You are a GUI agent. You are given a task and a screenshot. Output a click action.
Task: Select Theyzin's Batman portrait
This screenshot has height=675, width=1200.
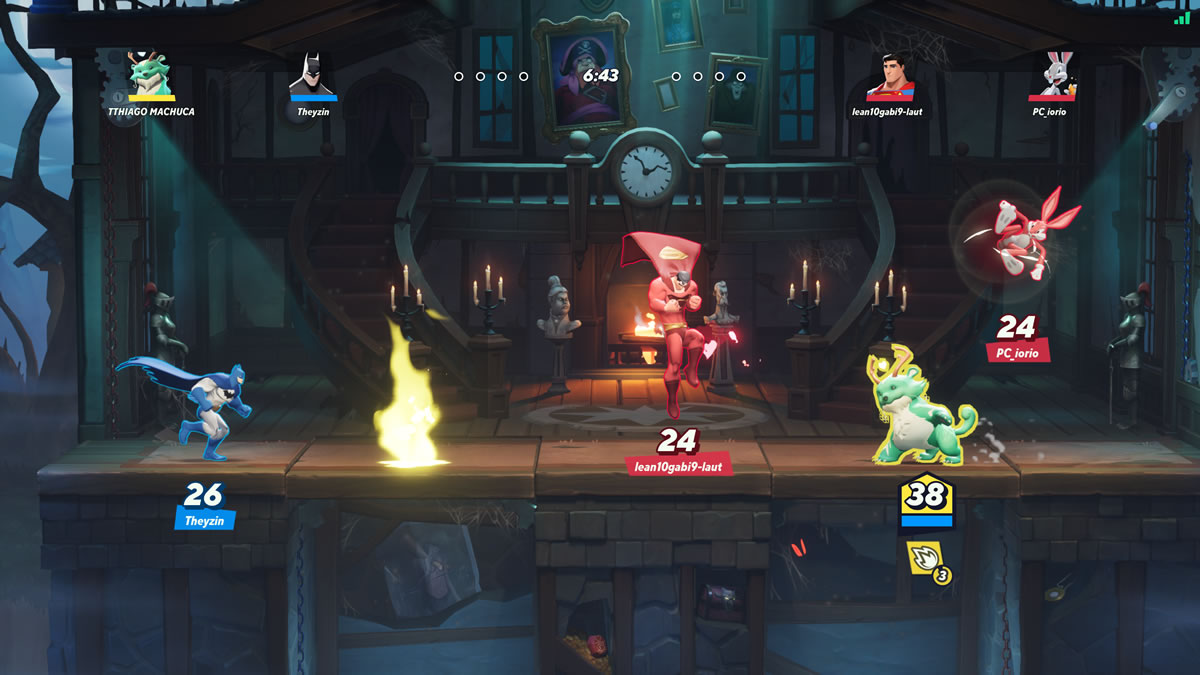point(313,74)
